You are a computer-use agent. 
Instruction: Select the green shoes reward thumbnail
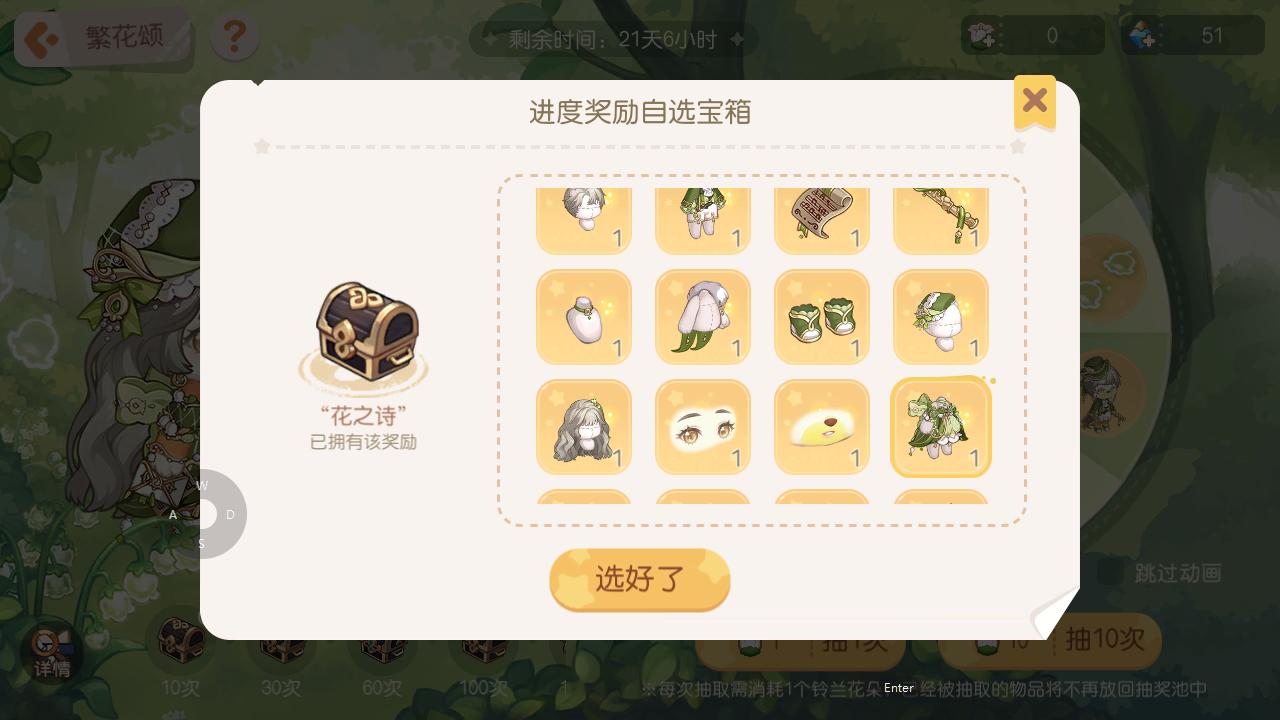point(822,317)
